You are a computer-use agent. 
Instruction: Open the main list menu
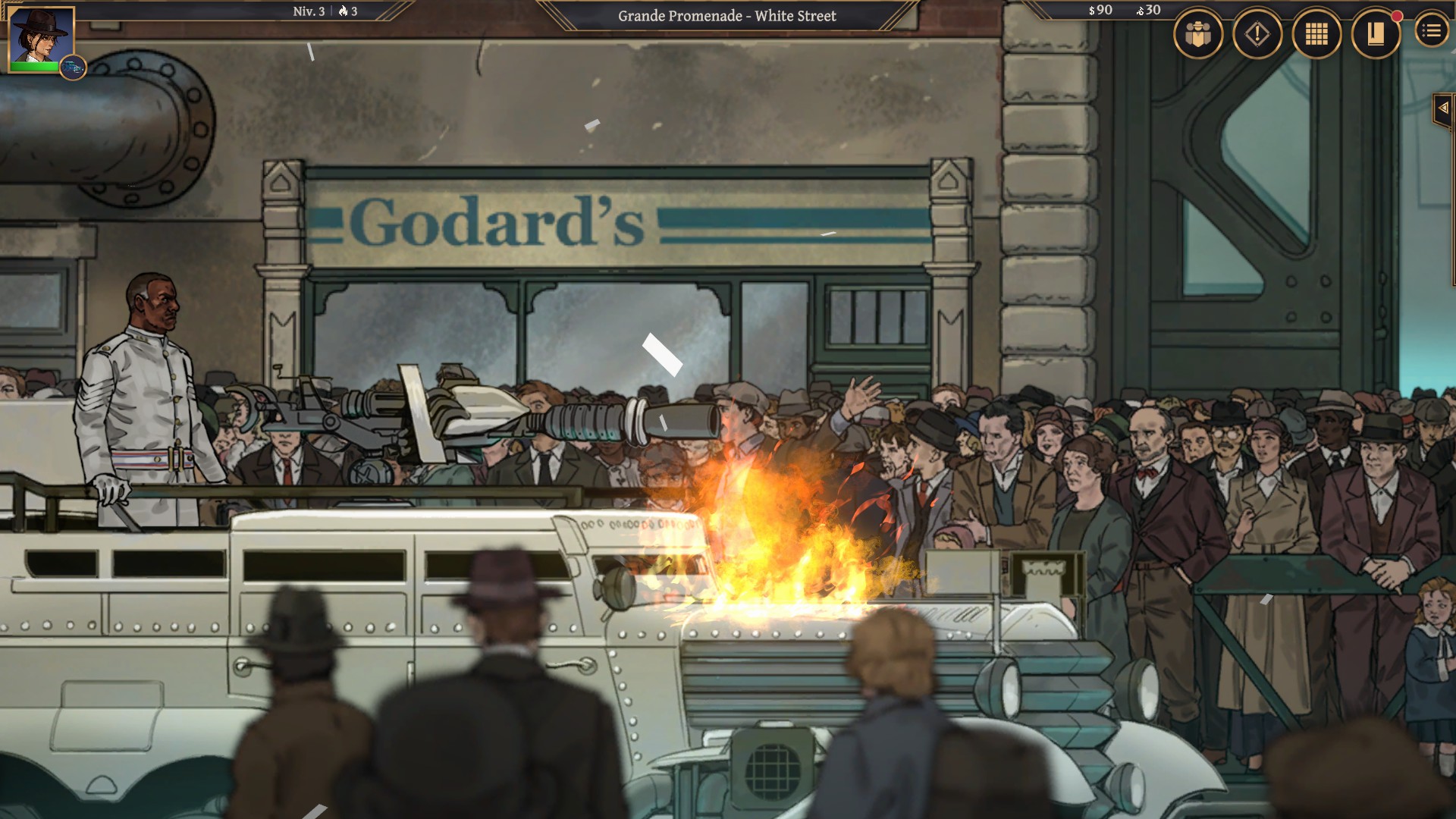pos(1431,31)
